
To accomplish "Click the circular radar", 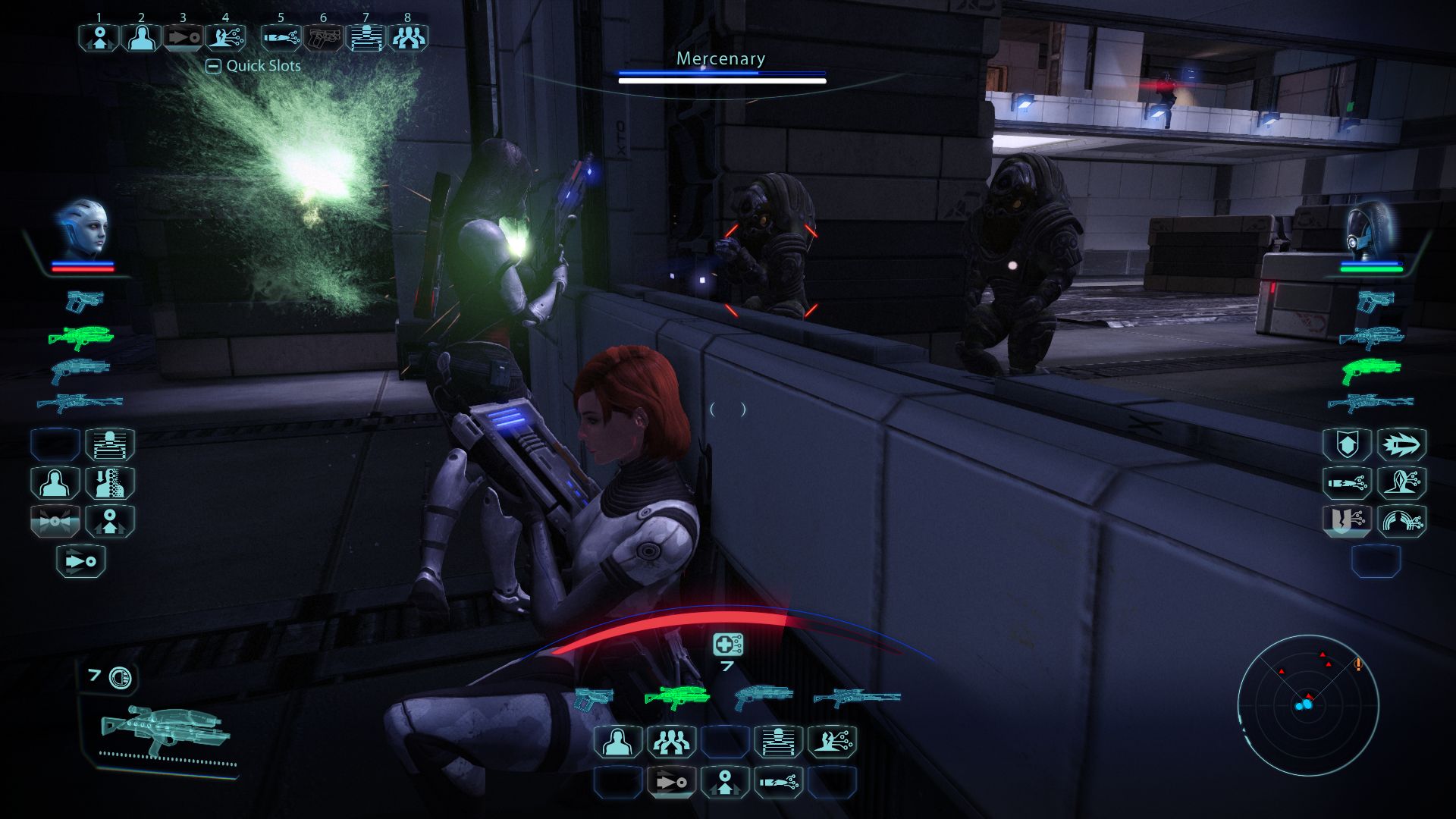I will [1307, 705].
